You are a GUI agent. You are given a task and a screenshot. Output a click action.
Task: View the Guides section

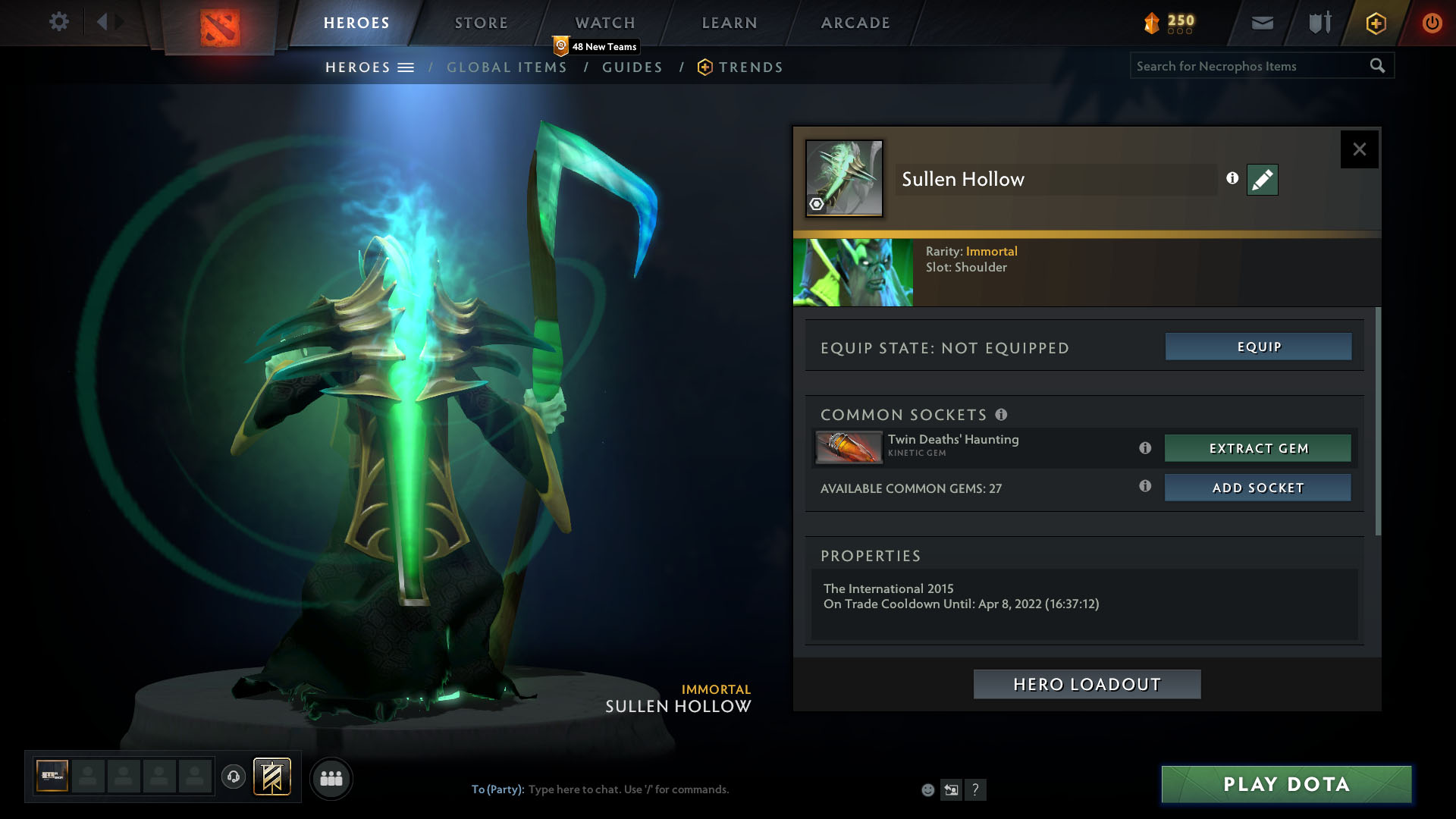632,67
